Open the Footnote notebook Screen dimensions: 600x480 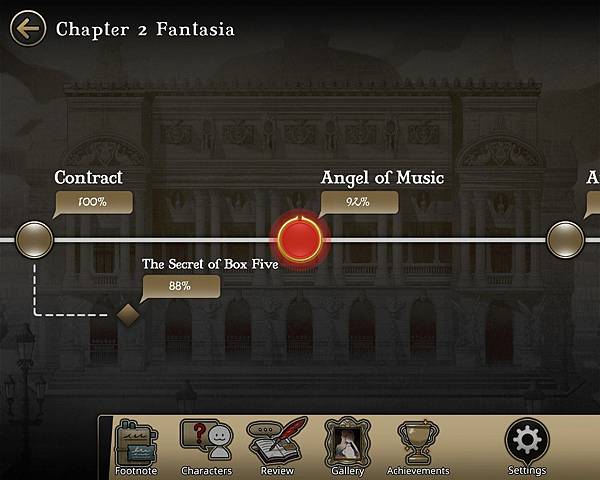136,446
